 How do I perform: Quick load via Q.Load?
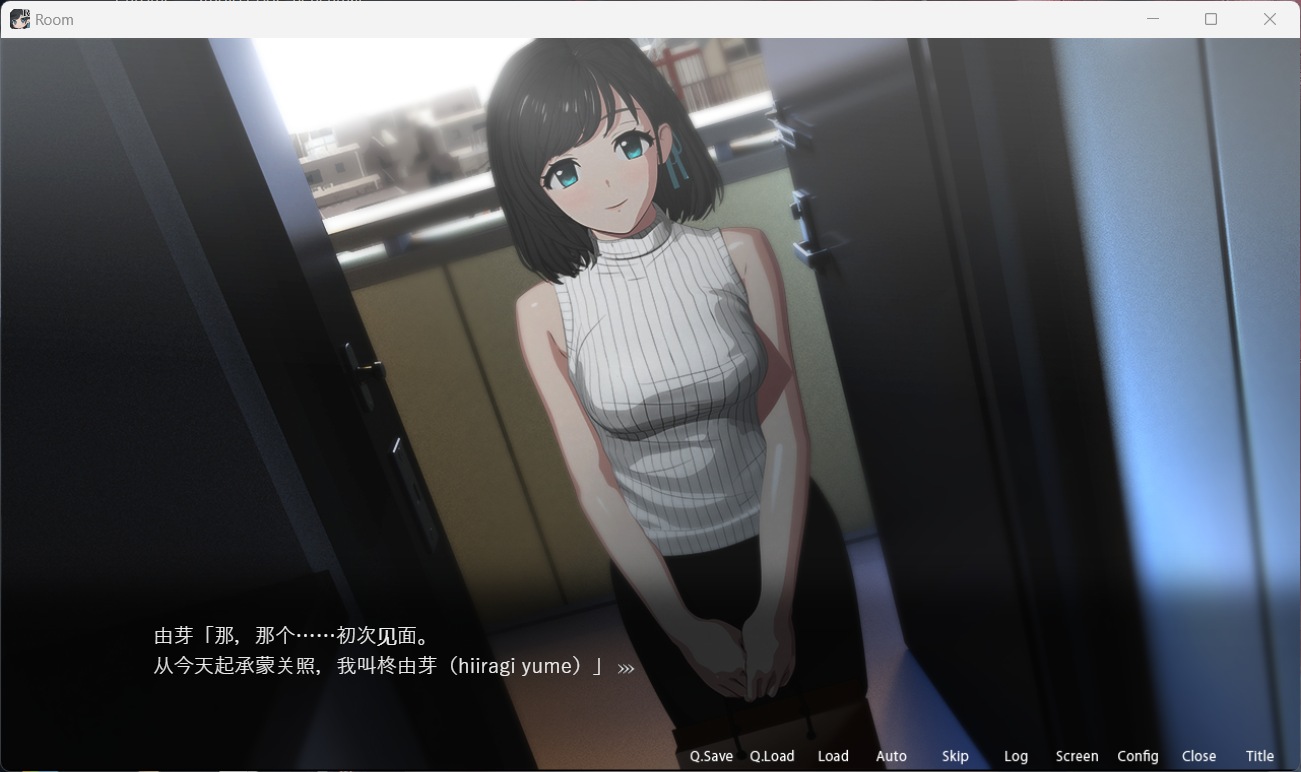click(771, 756)
